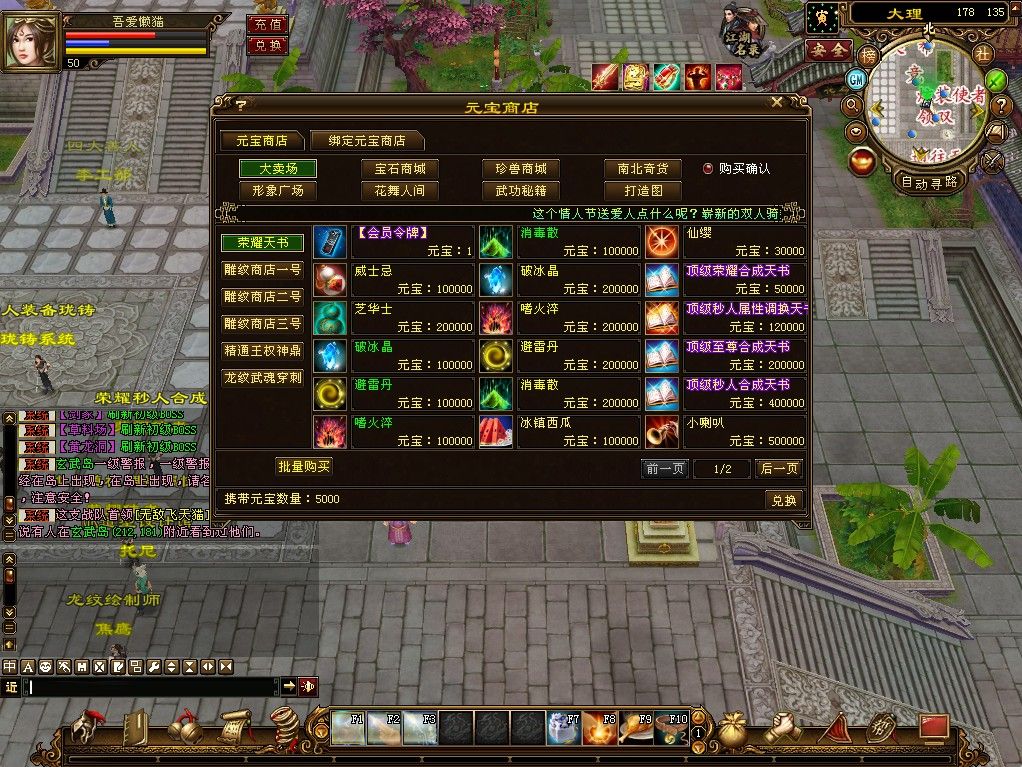Viewport: 1022px width, 767px height.
Task: Click the 前一页 previous page button
Action: [x=665, y=468]
